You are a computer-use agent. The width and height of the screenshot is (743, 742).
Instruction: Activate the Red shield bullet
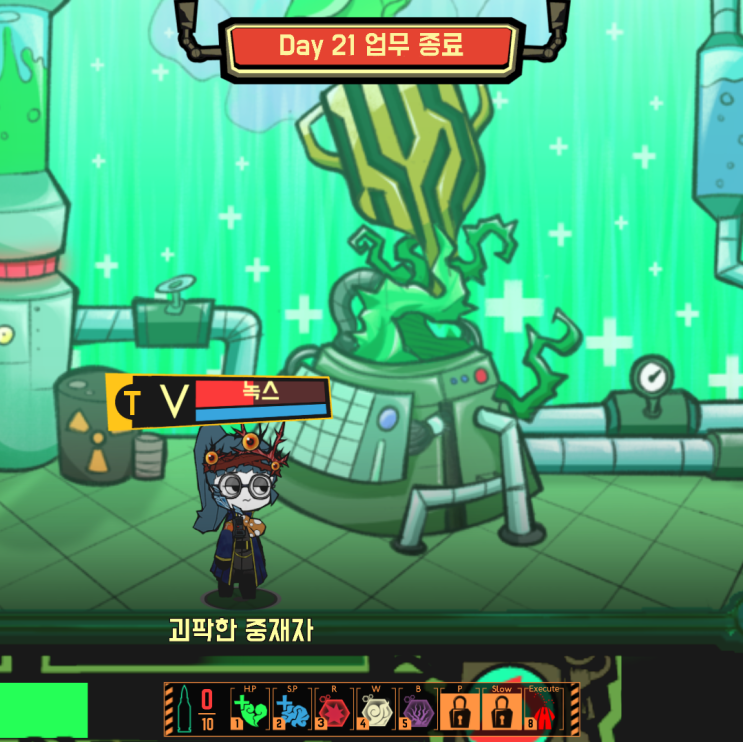[334, 711]
